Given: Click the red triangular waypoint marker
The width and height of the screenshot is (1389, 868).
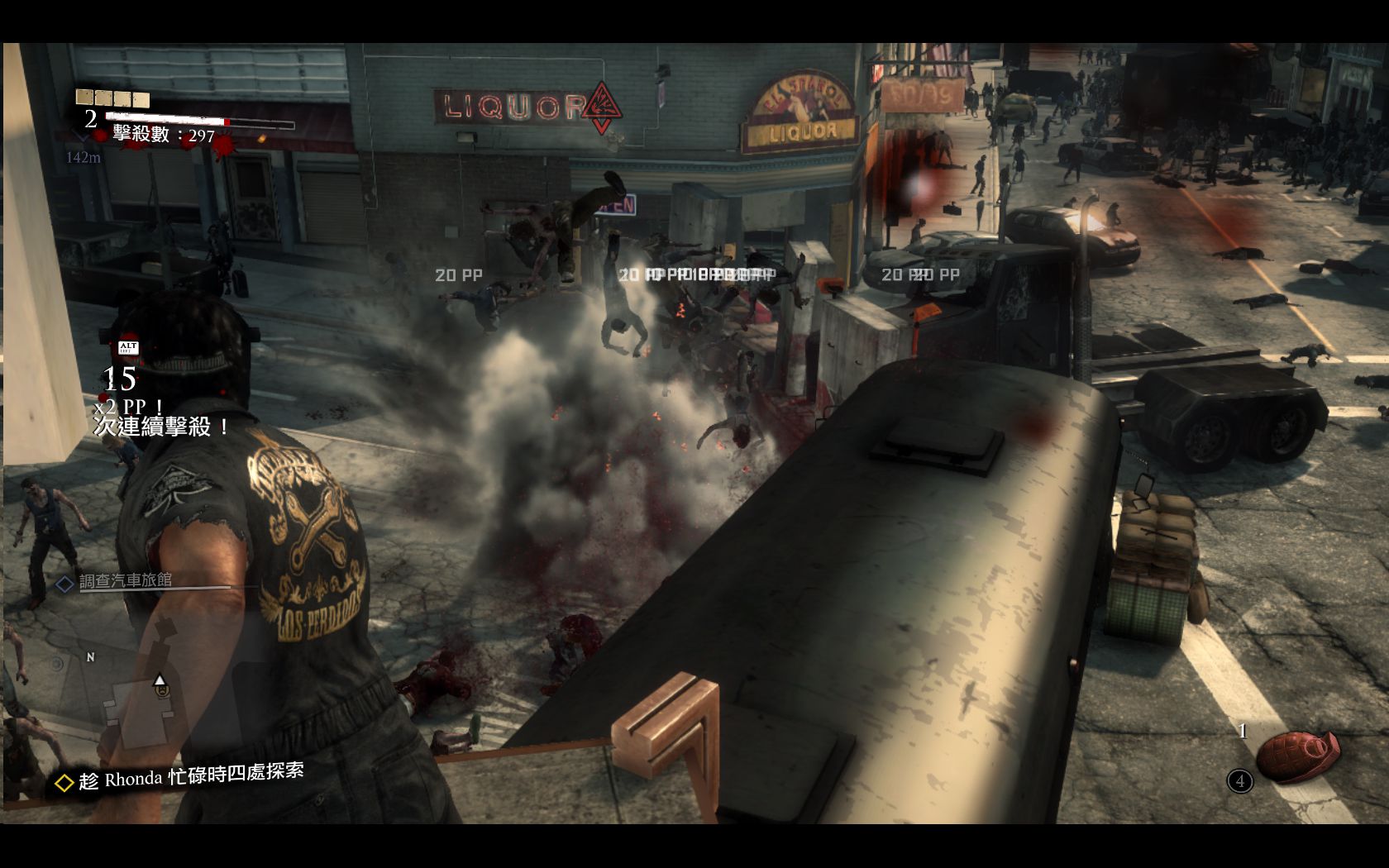Looking at the screenshot, I should pos(602,108).
